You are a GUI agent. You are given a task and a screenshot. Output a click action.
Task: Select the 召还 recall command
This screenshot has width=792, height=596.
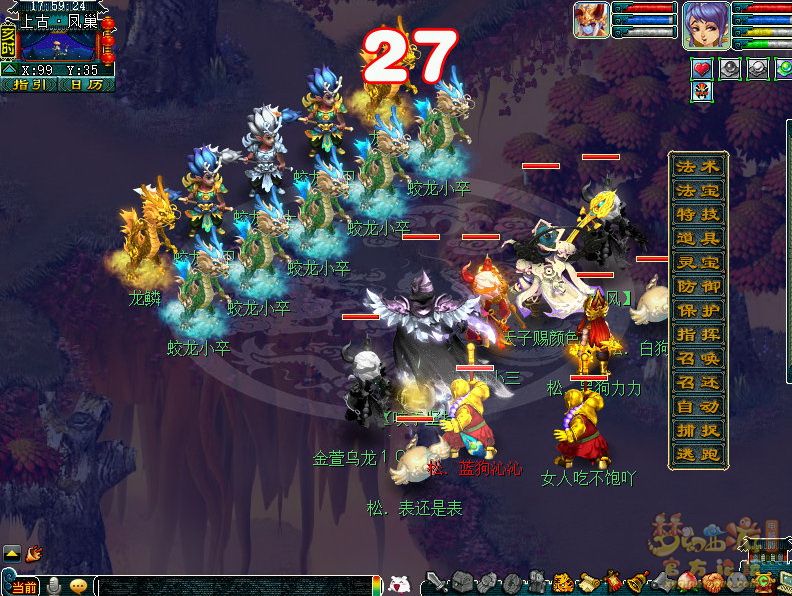(x=698, y=383)
